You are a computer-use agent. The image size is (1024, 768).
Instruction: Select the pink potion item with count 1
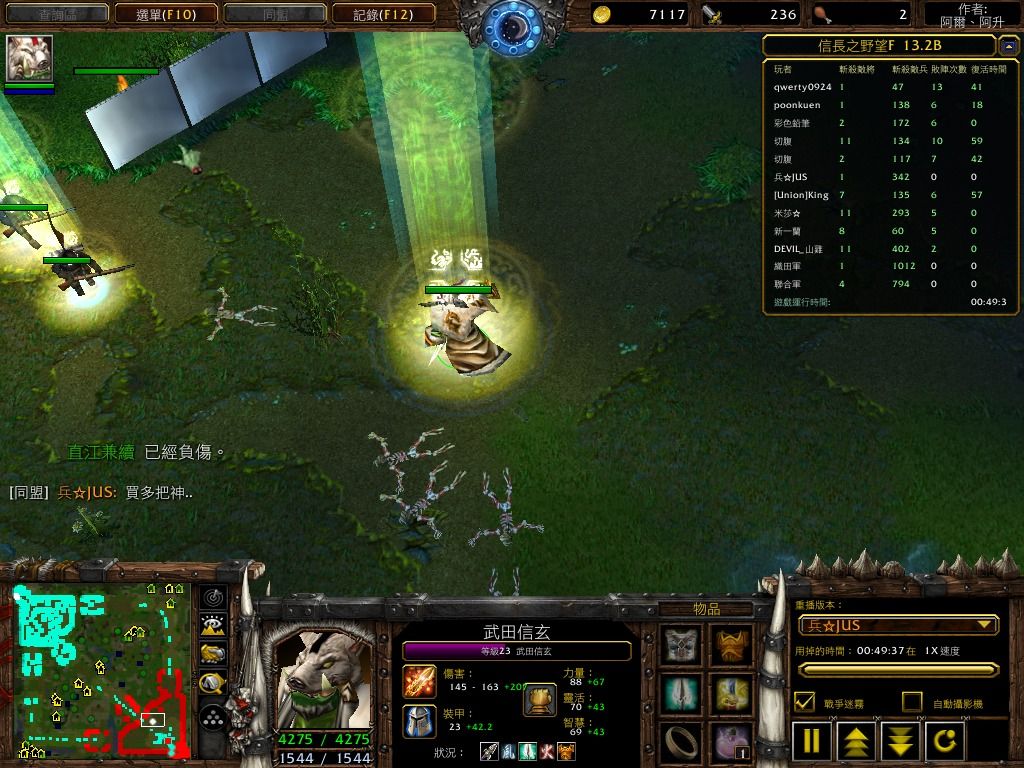point(731,741)
